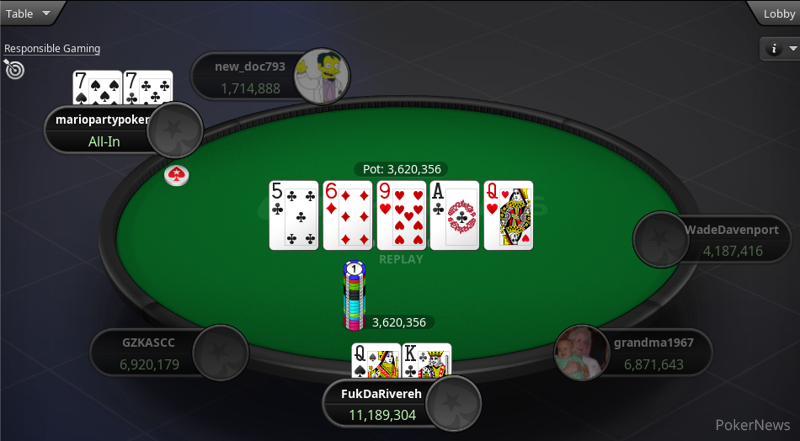Click the target icon under Responsible Gaming
The width and height of the screenshot is (800, 441).
pos(13,69)
